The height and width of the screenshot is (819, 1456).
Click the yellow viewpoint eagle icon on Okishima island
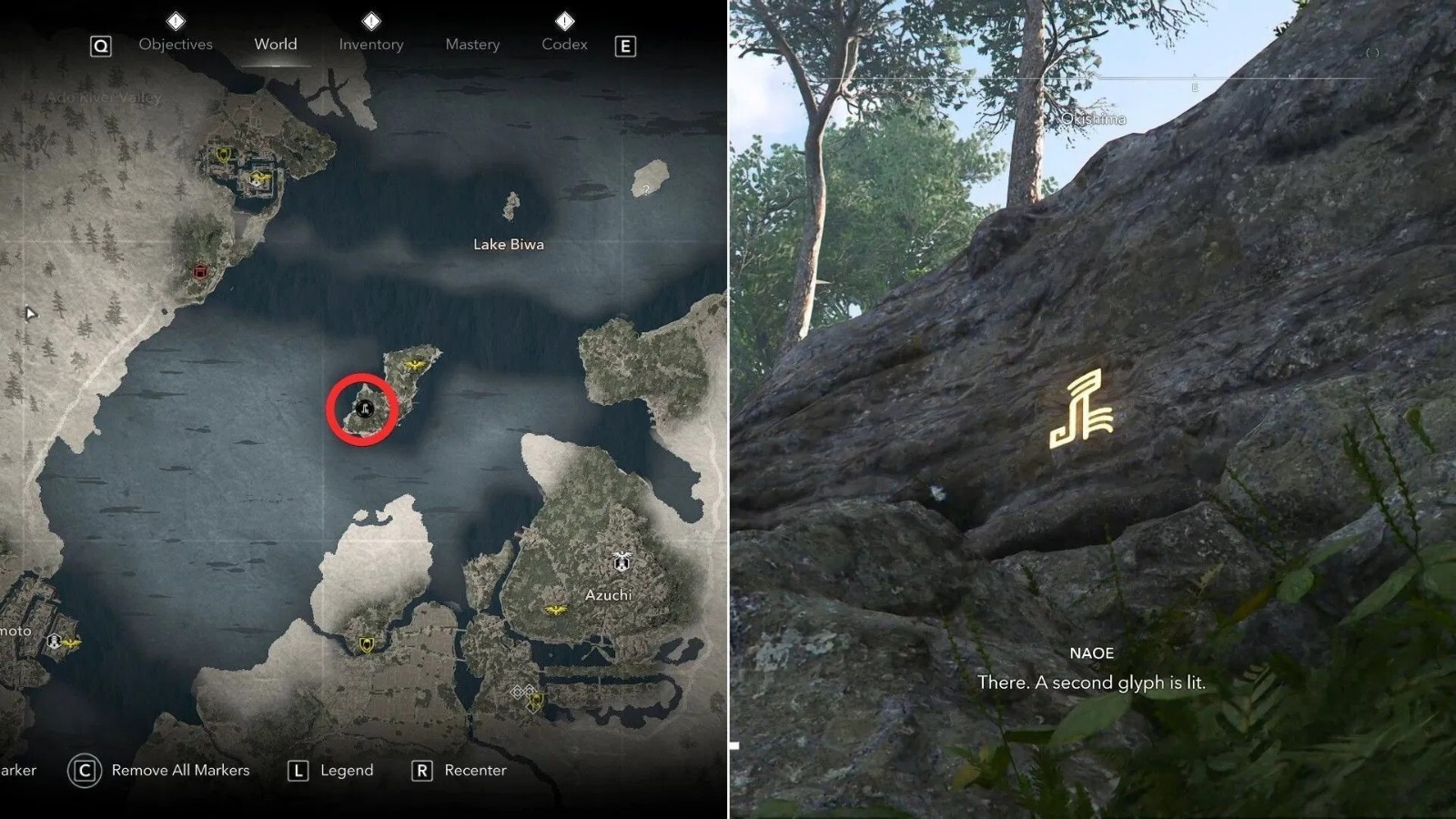click(414, 364)
